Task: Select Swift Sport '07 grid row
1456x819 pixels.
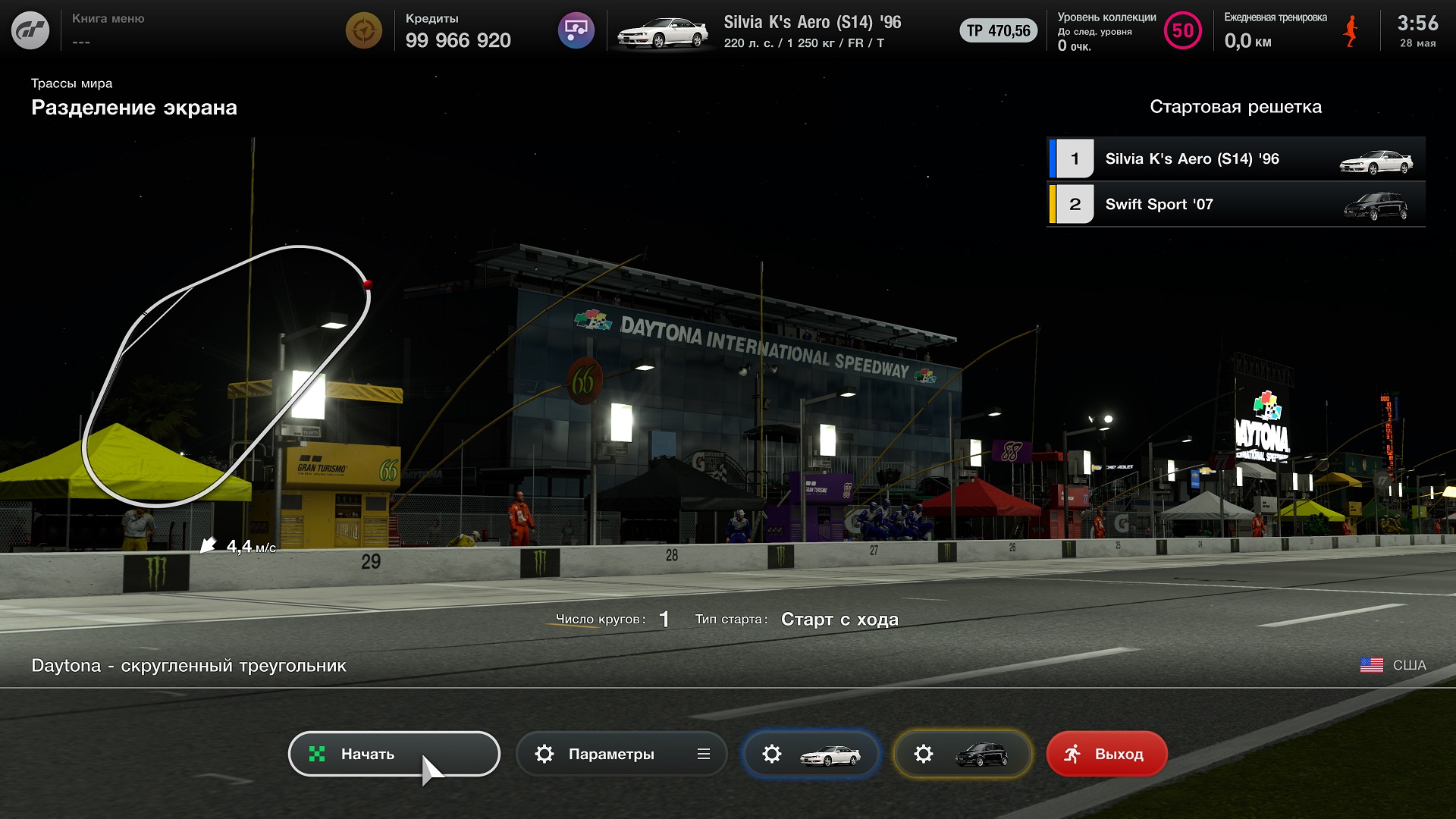Action: pos(1235,204)
